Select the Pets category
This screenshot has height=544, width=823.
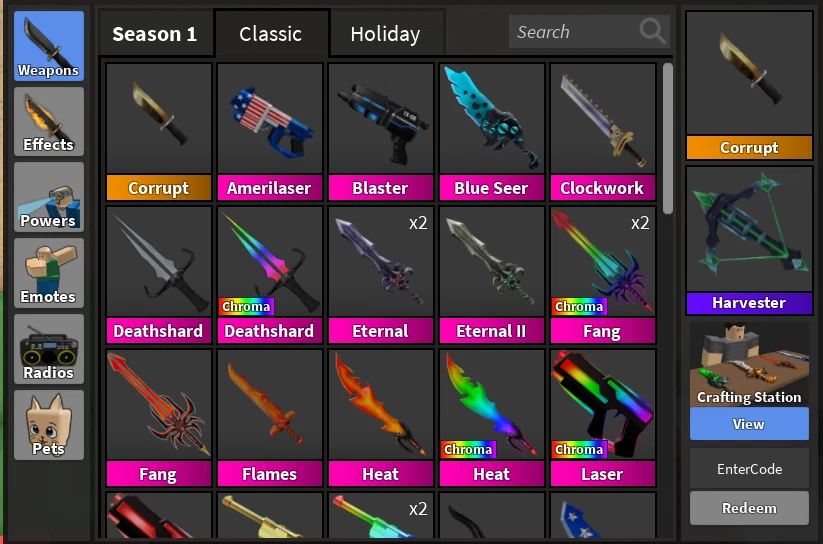click(x=49, y=426)
